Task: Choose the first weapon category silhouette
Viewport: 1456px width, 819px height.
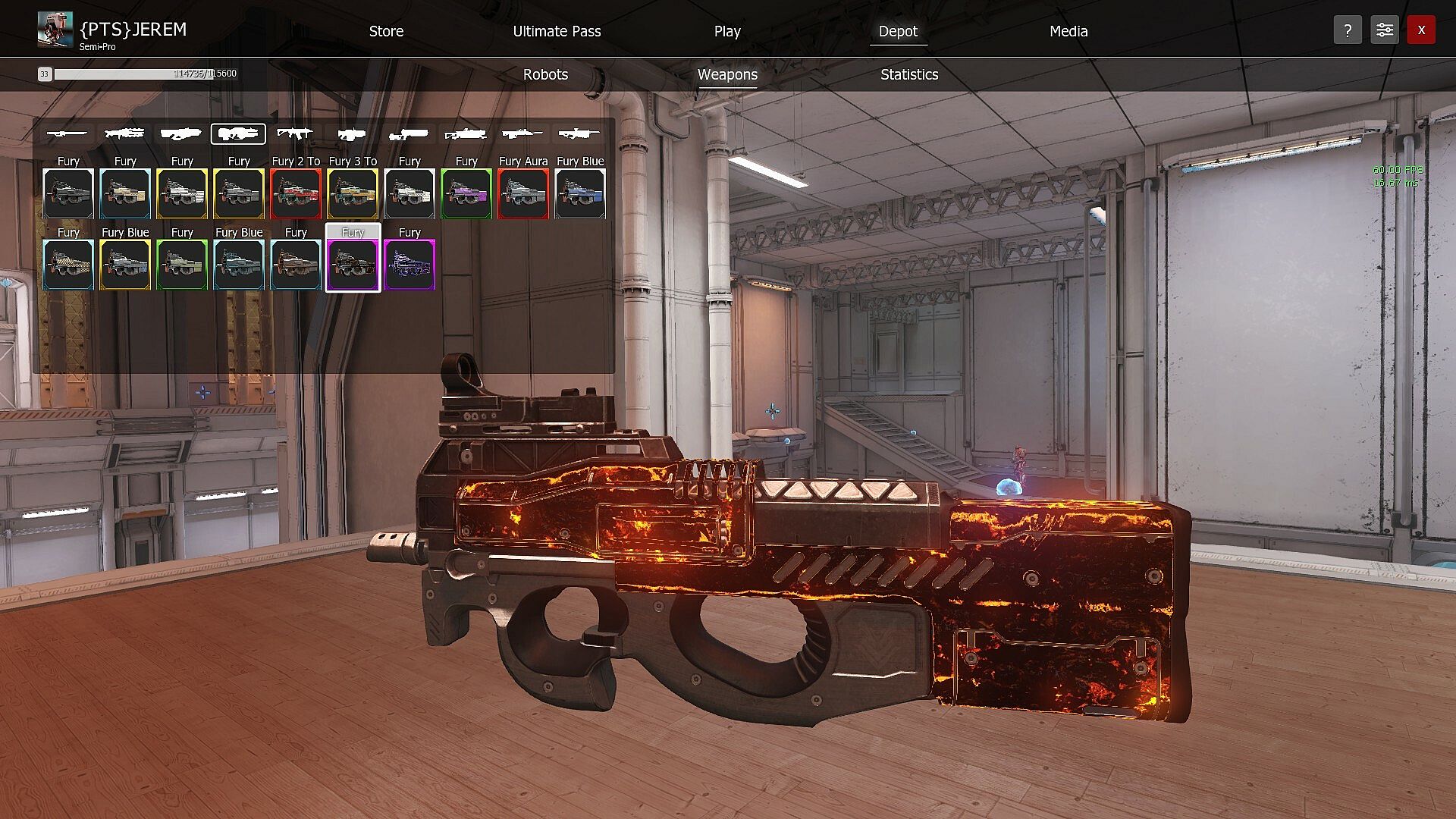Action: click(67, 134)
